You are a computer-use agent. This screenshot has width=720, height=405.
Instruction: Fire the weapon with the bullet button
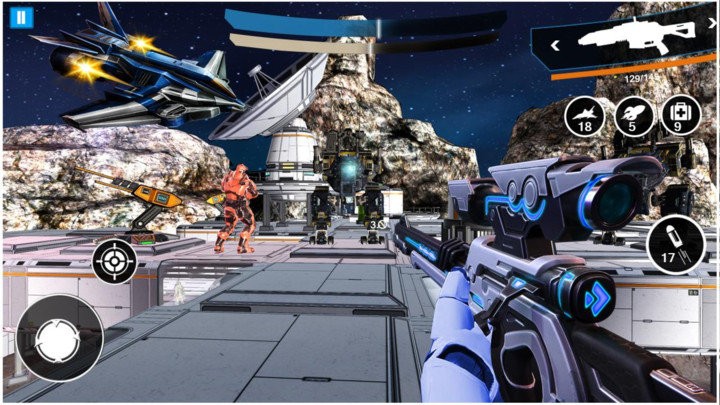(x=668, y=245)
